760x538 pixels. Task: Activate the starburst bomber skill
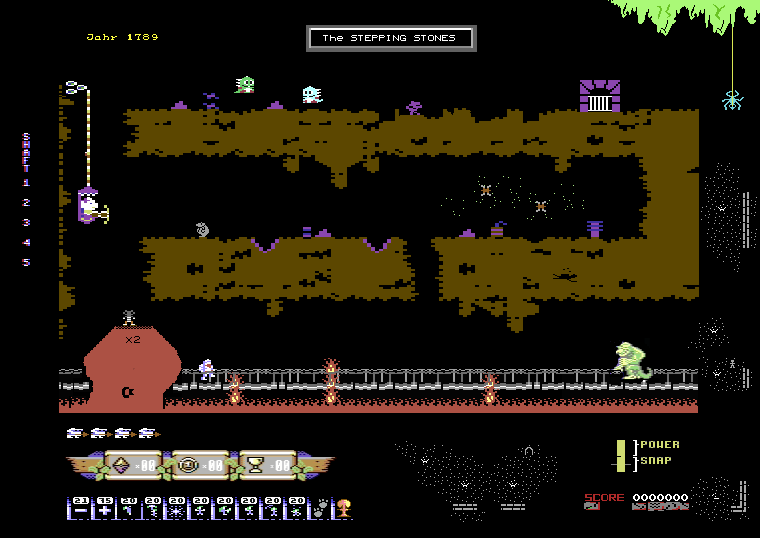pos(177,508)
